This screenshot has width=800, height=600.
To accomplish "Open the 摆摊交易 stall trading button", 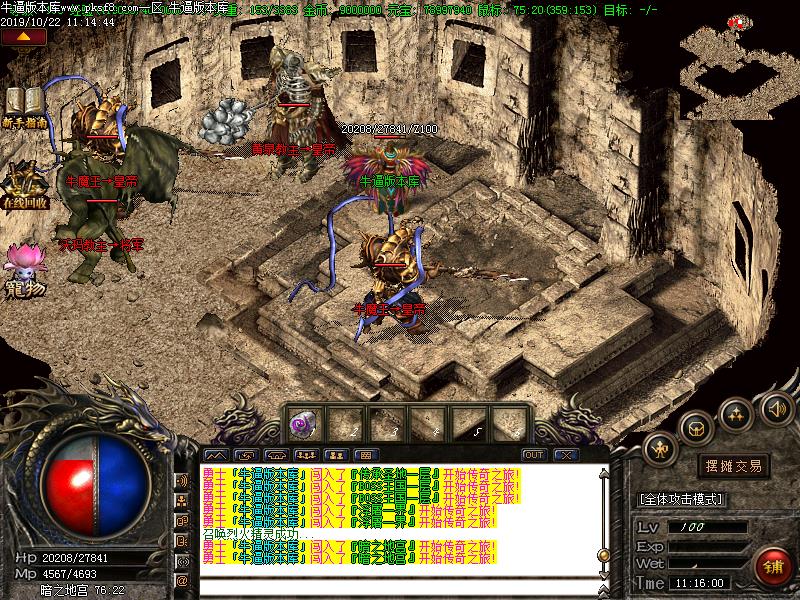I will [x=734, y=466].
